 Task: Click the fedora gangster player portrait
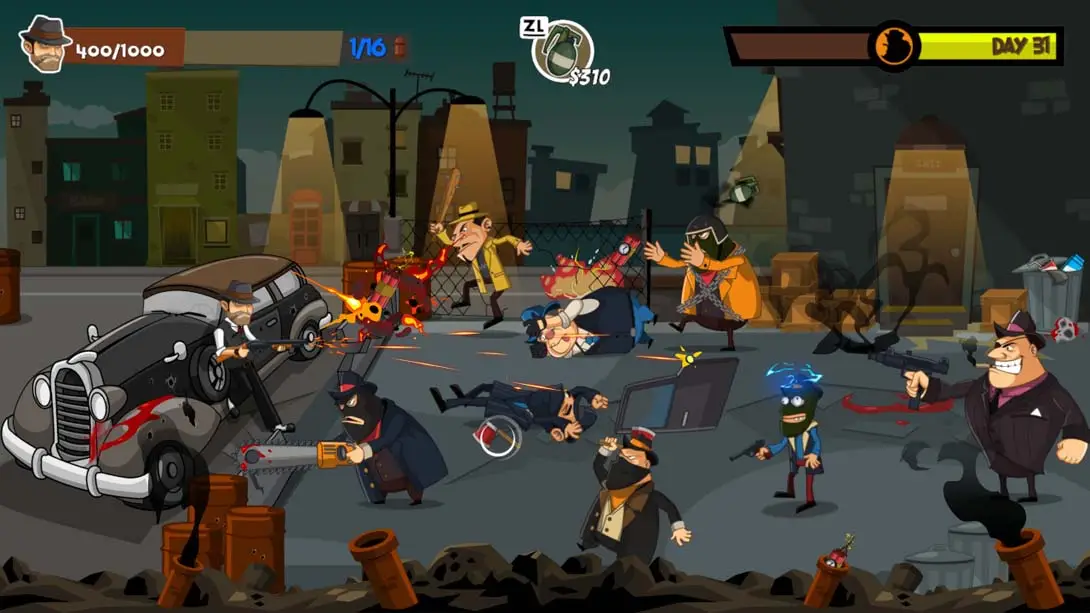click(x=44, y=45)
